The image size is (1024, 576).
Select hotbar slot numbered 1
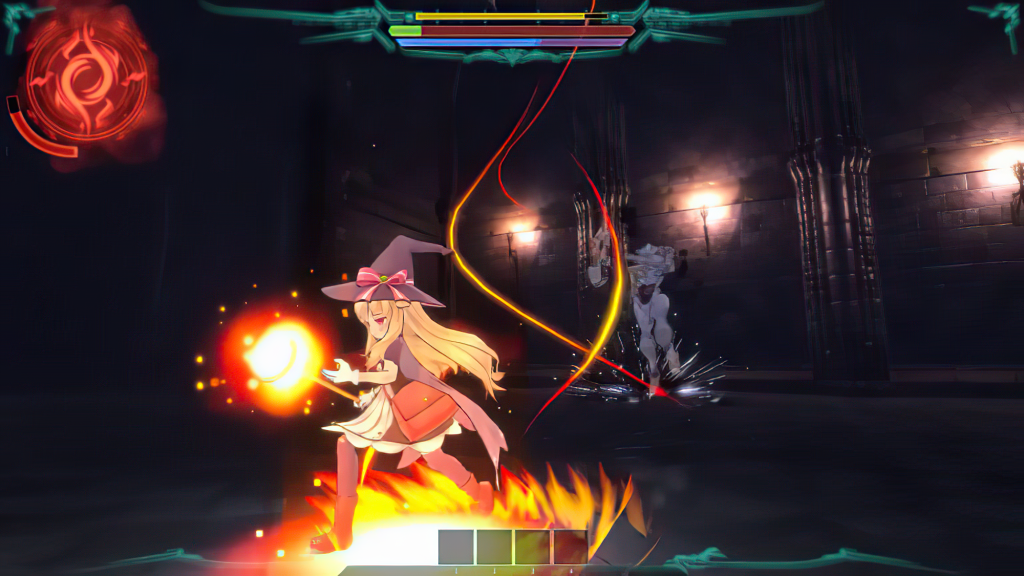pyautogui.click(x=456, y=547)
